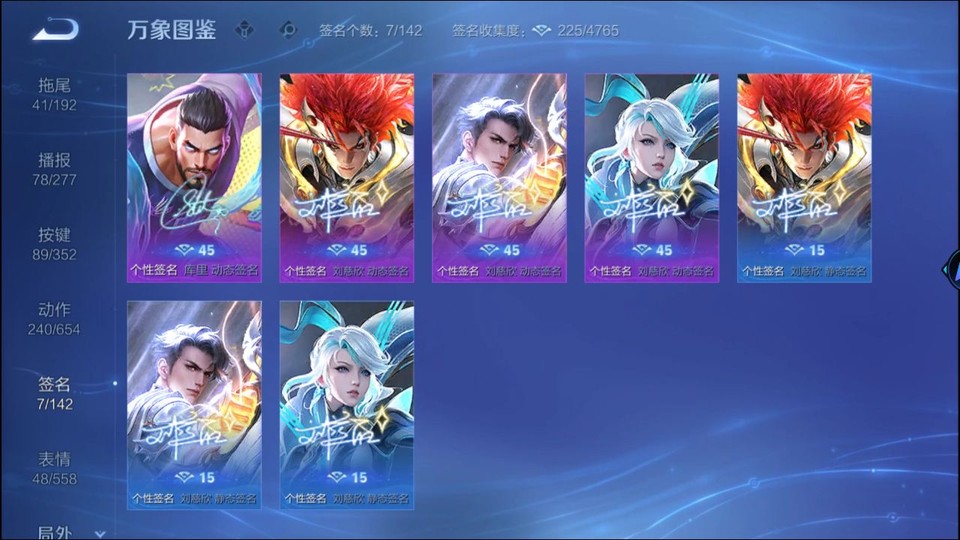The width and height of the screenshot is (960, 540).
Task: Click the diamond icon beside 万象图鉴 title
Action: (x=244, y=30)
